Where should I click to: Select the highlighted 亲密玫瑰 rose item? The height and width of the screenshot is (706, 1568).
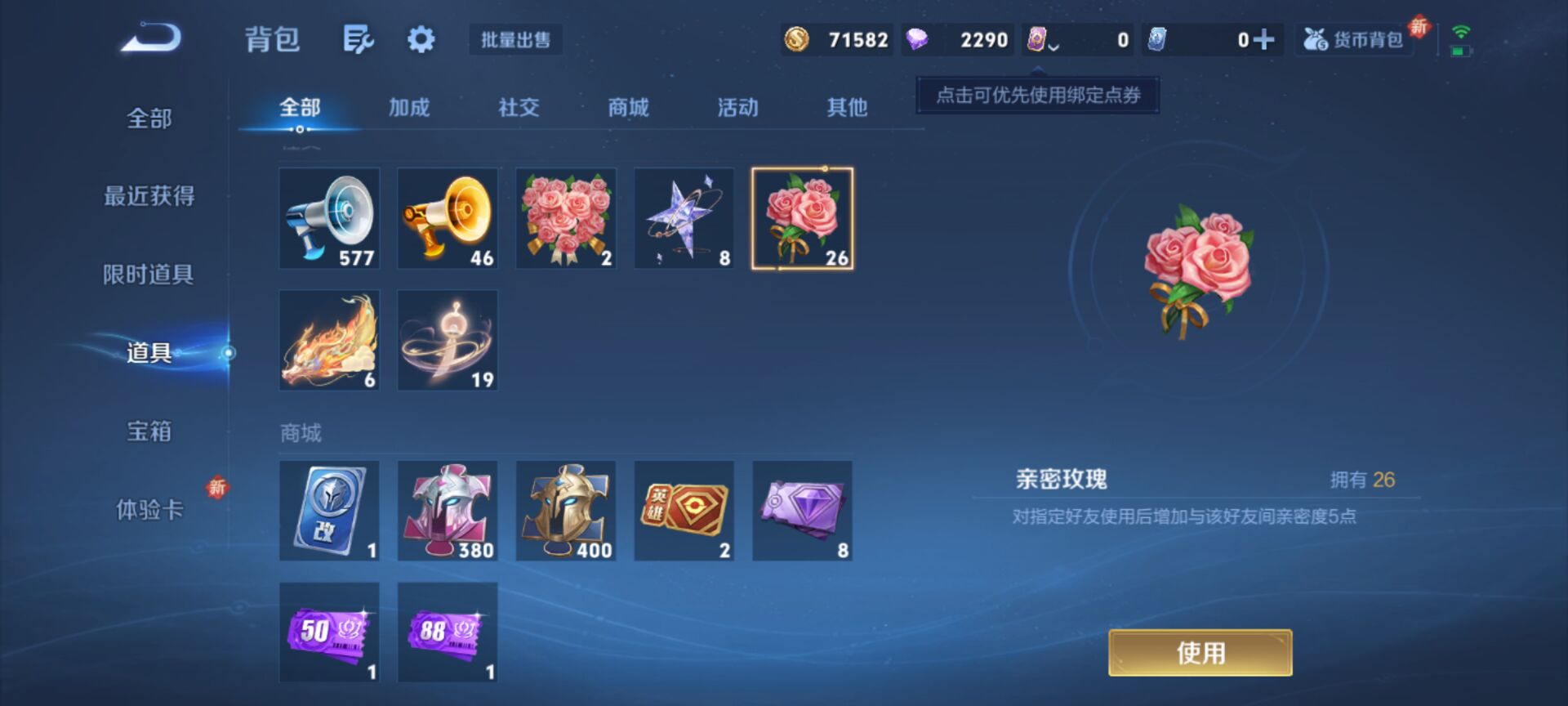coord(803,218)
